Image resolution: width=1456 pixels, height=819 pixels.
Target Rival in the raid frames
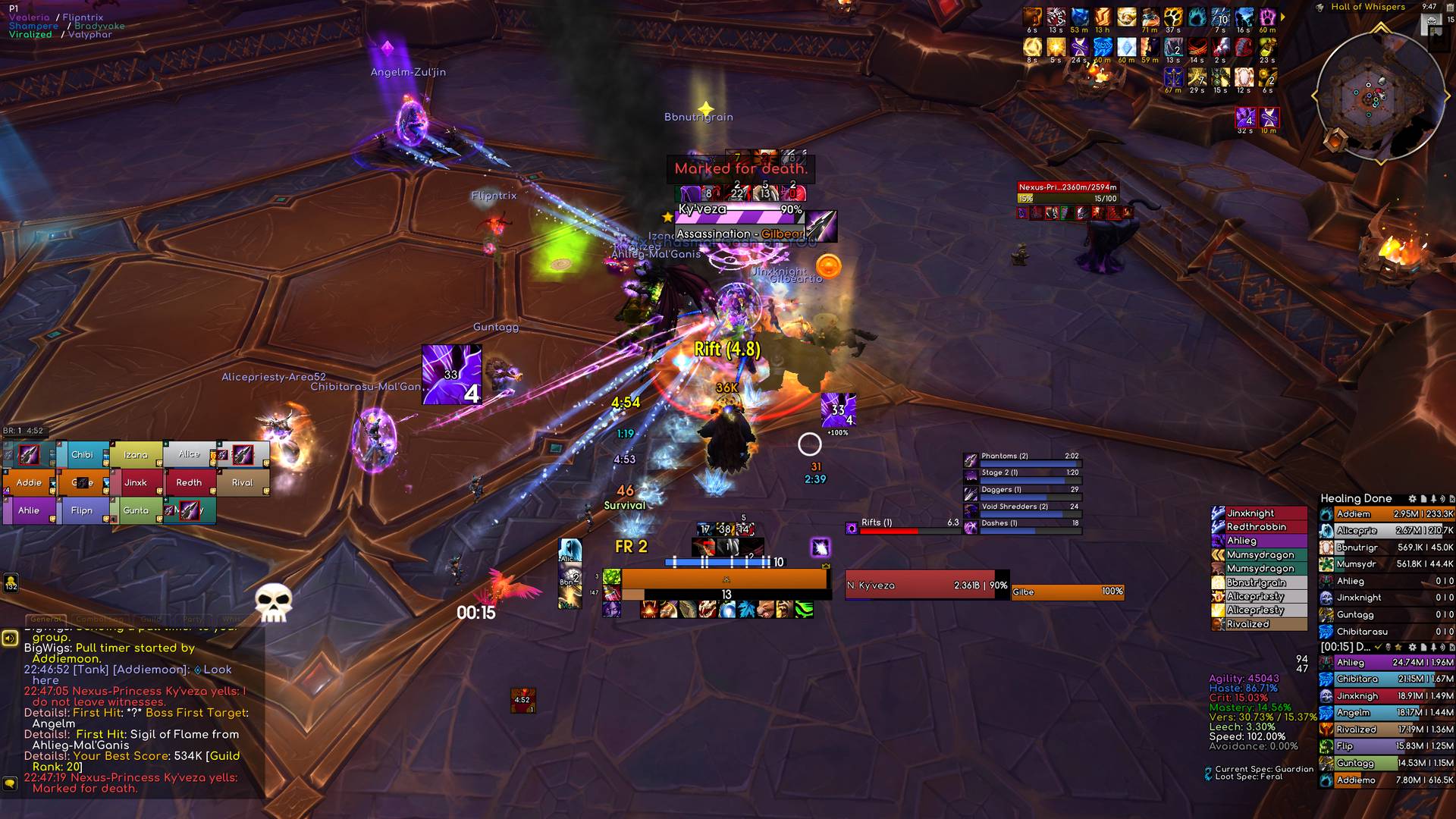[x=243, y=483]
